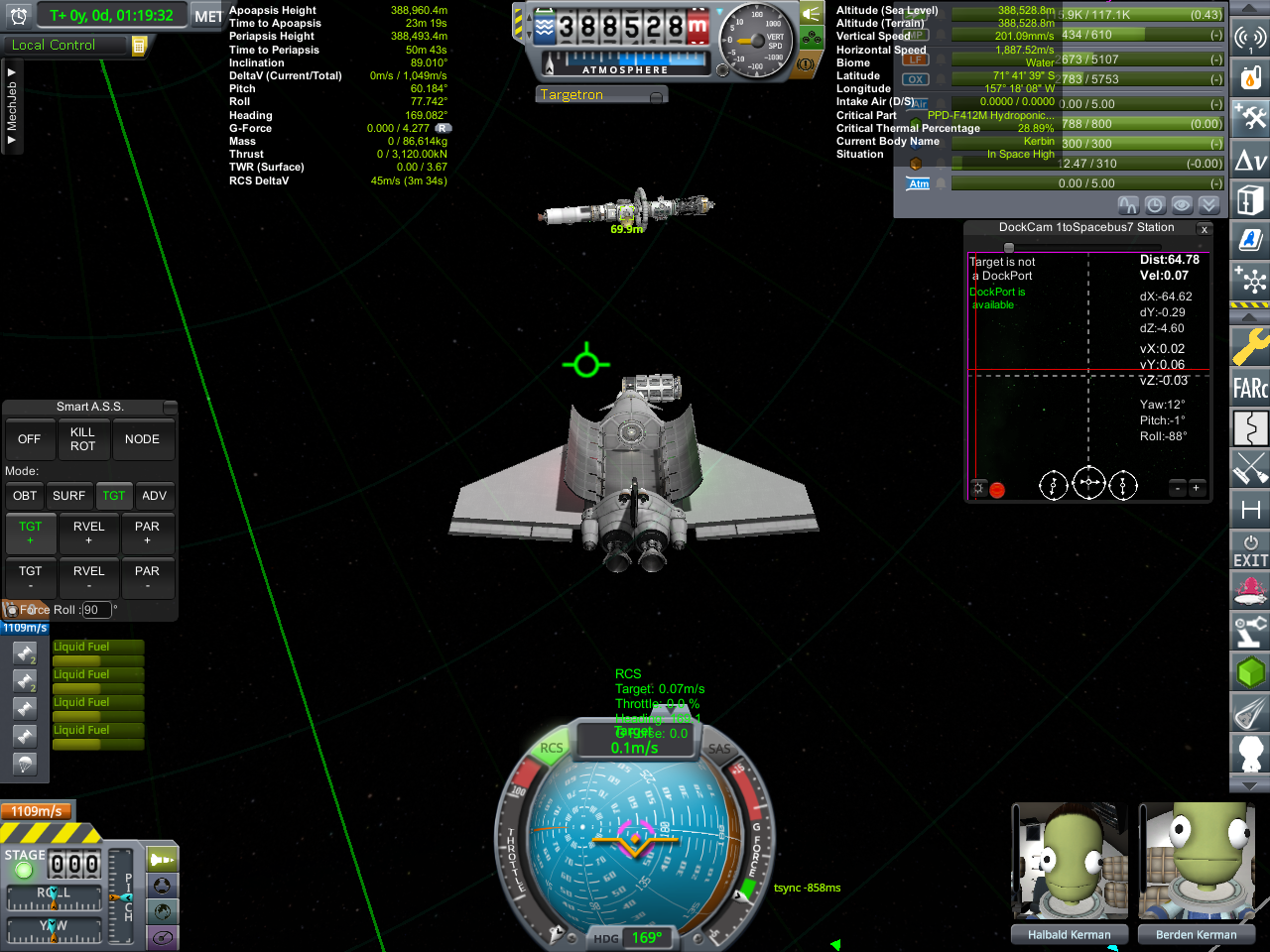Choose PAR - orientation

click(x=147, y=577)
